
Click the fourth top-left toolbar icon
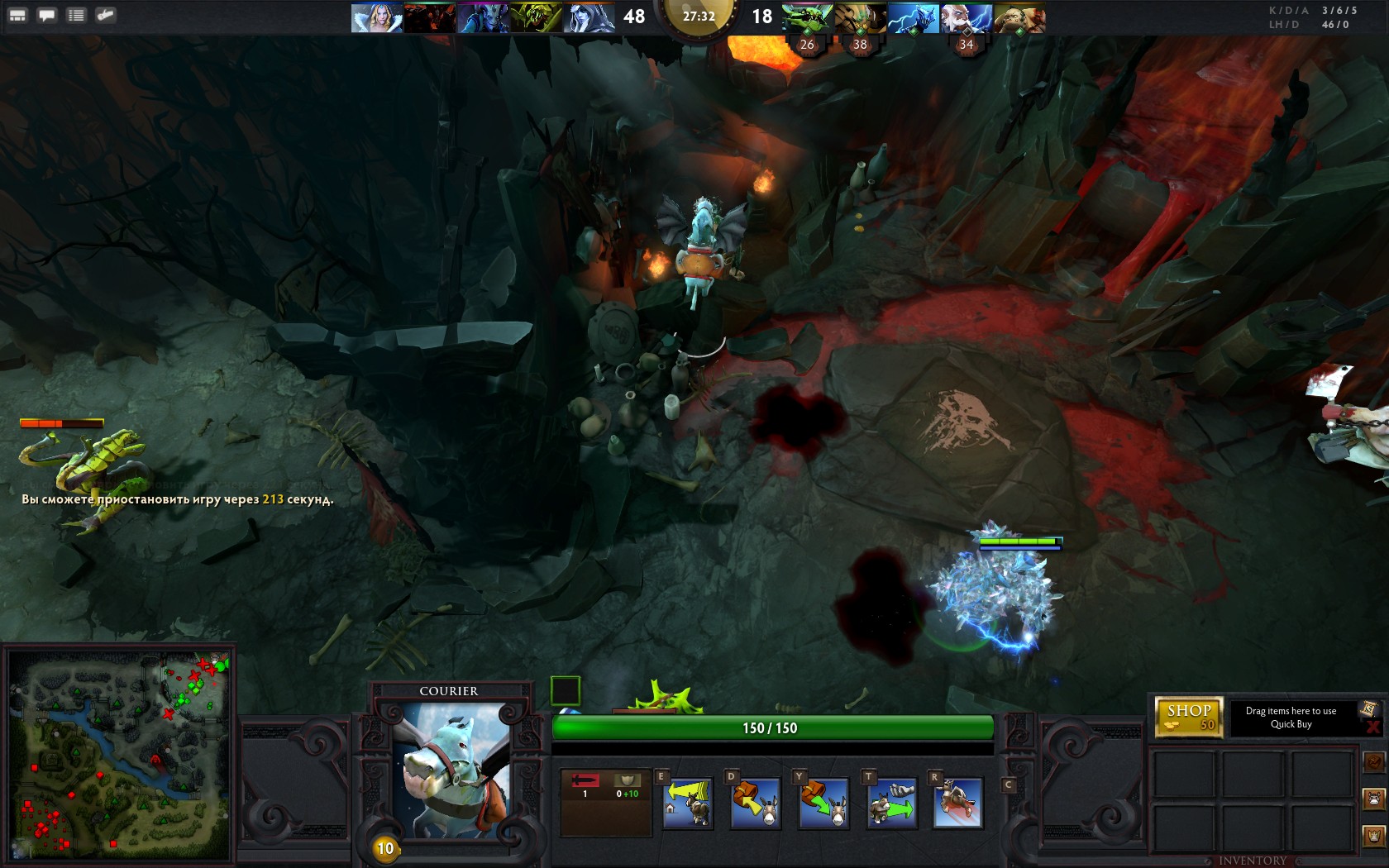coord(105,15)
